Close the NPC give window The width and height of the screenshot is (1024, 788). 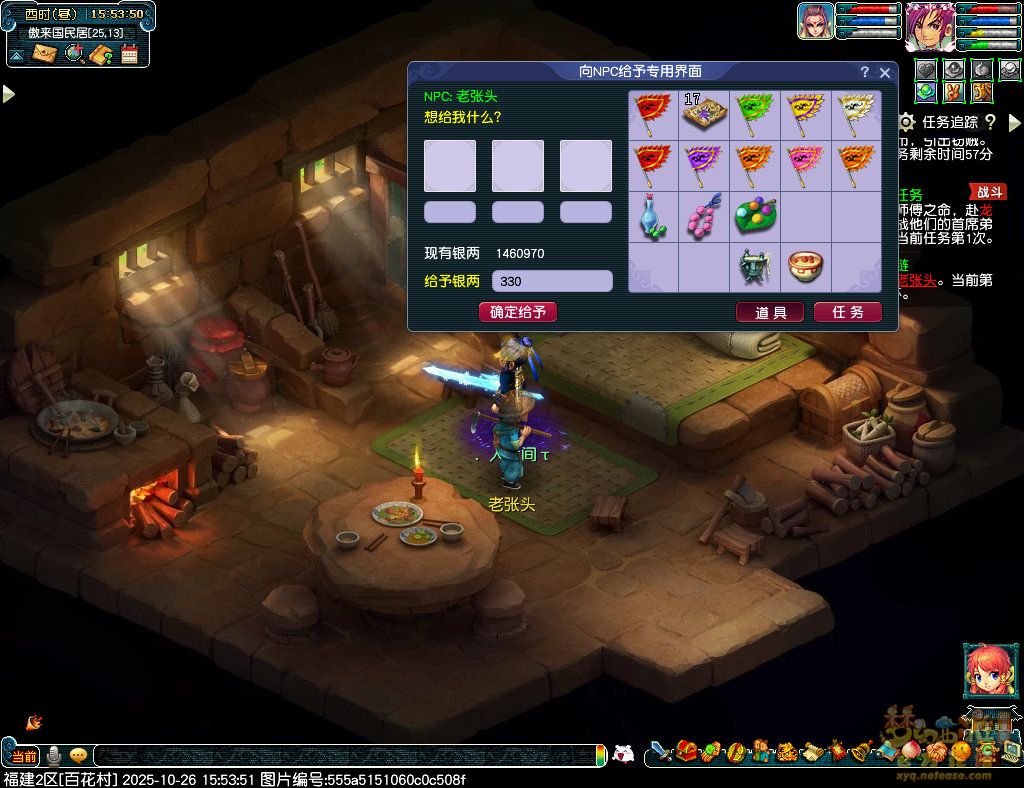[x=885, y=73]
